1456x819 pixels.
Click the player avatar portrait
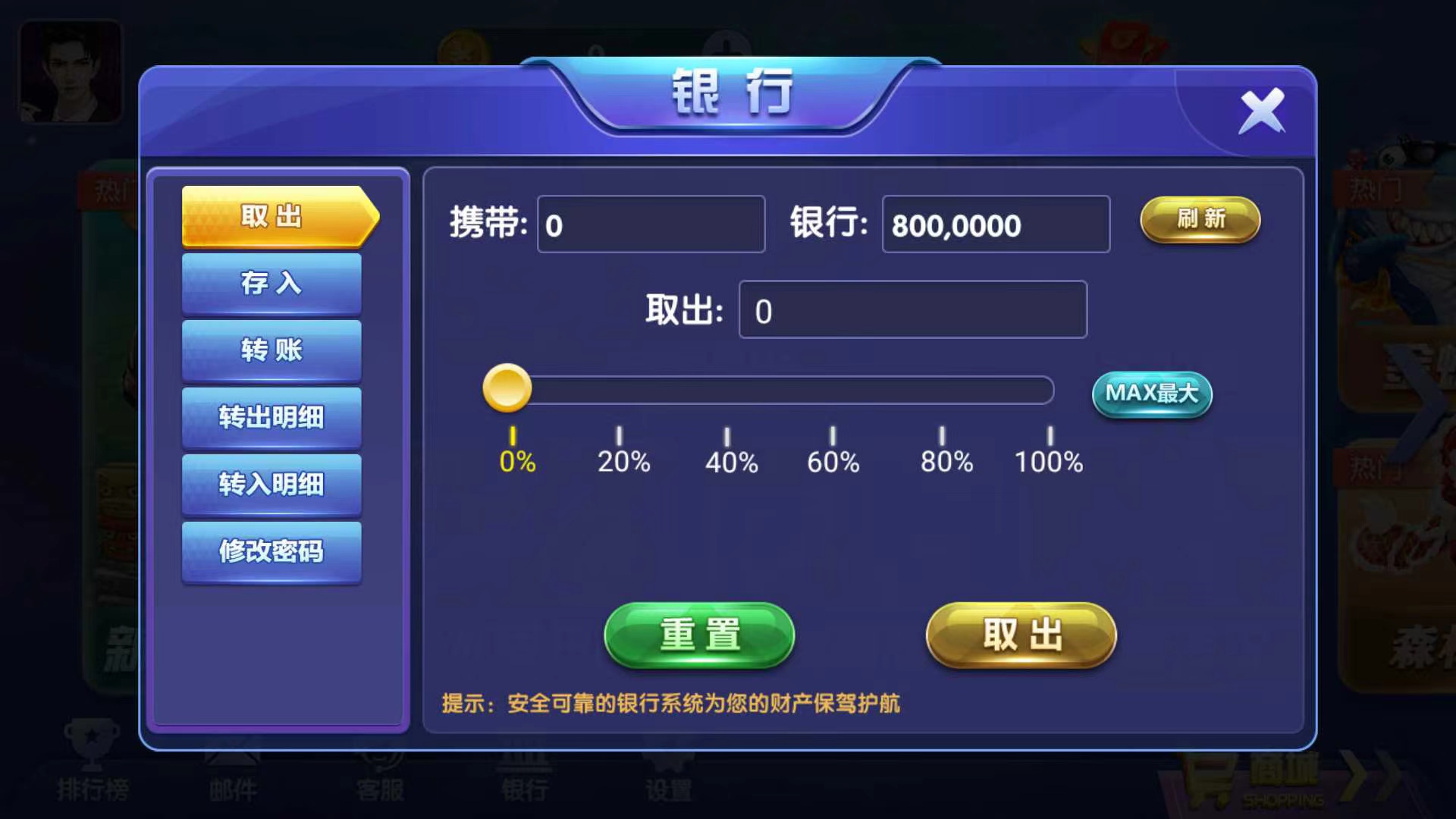point(71,72)
